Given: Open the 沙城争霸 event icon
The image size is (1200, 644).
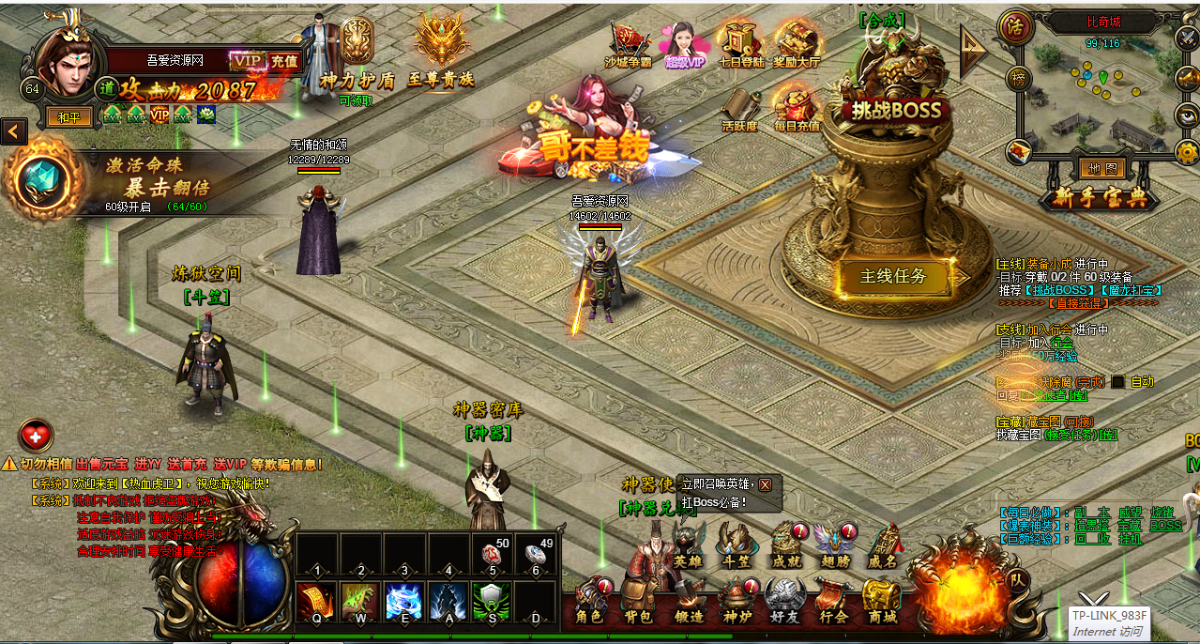Looking at the screenshot, I should click(x=627, y=43).
